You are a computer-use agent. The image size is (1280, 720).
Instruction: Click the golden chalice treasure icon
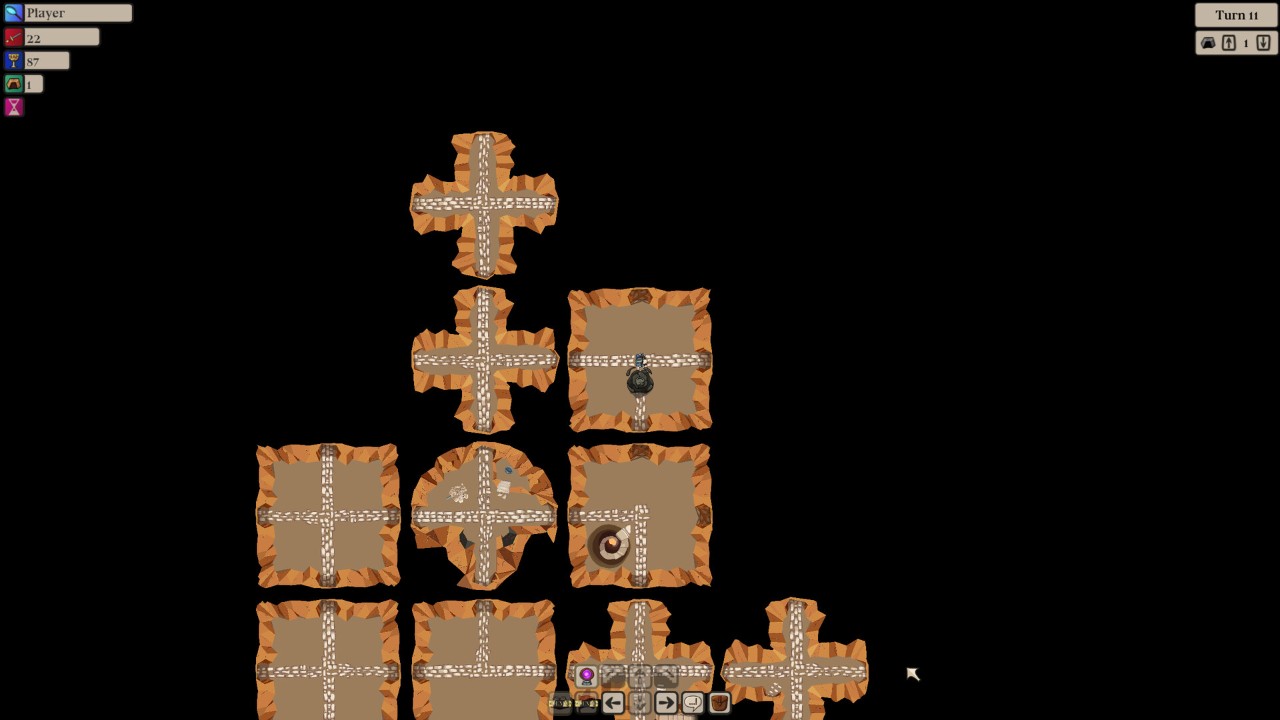[13, 60]
